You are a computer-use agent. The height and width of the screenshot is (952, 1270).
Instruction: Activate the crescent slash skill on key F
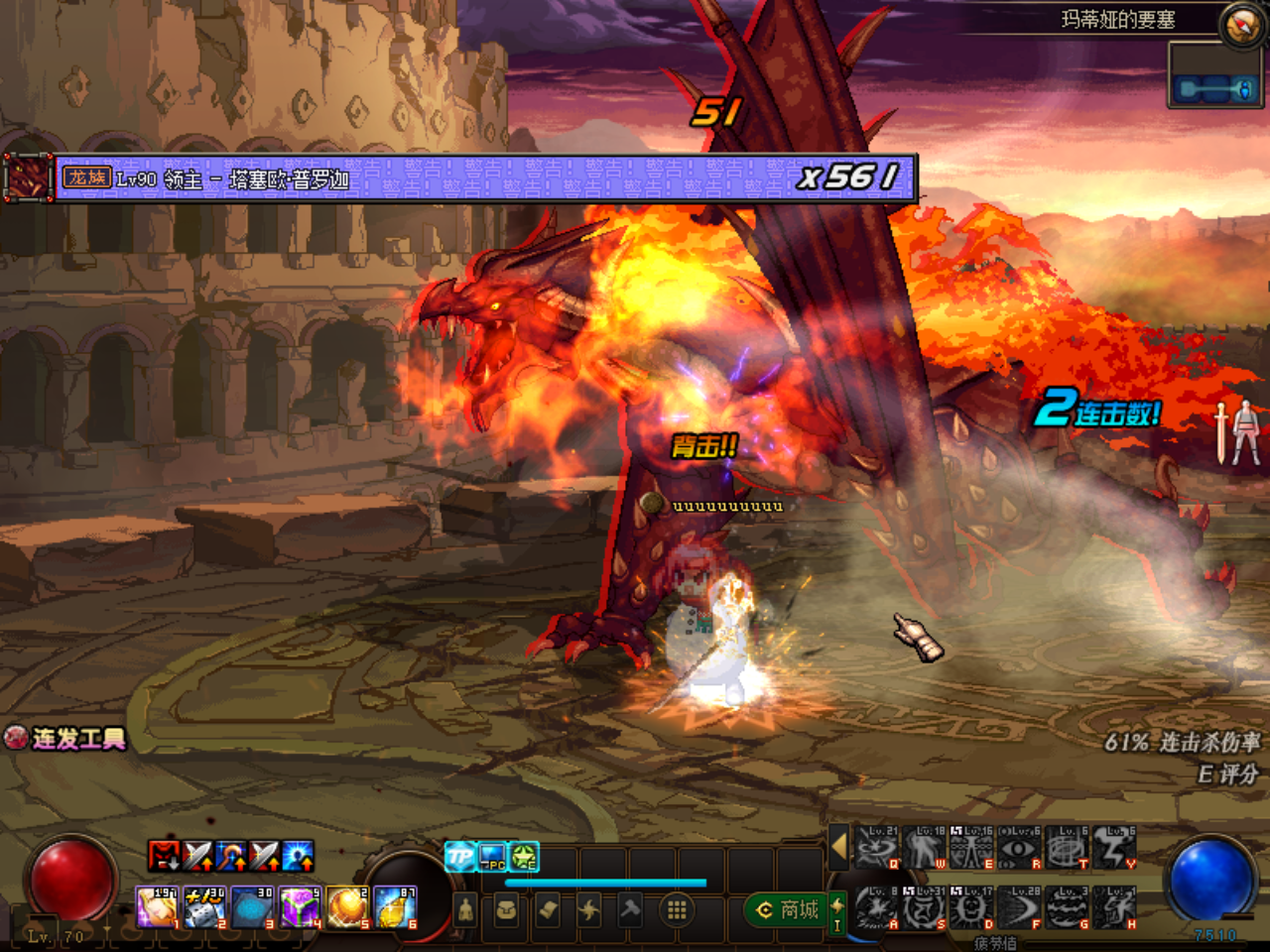coord(1019,907)
